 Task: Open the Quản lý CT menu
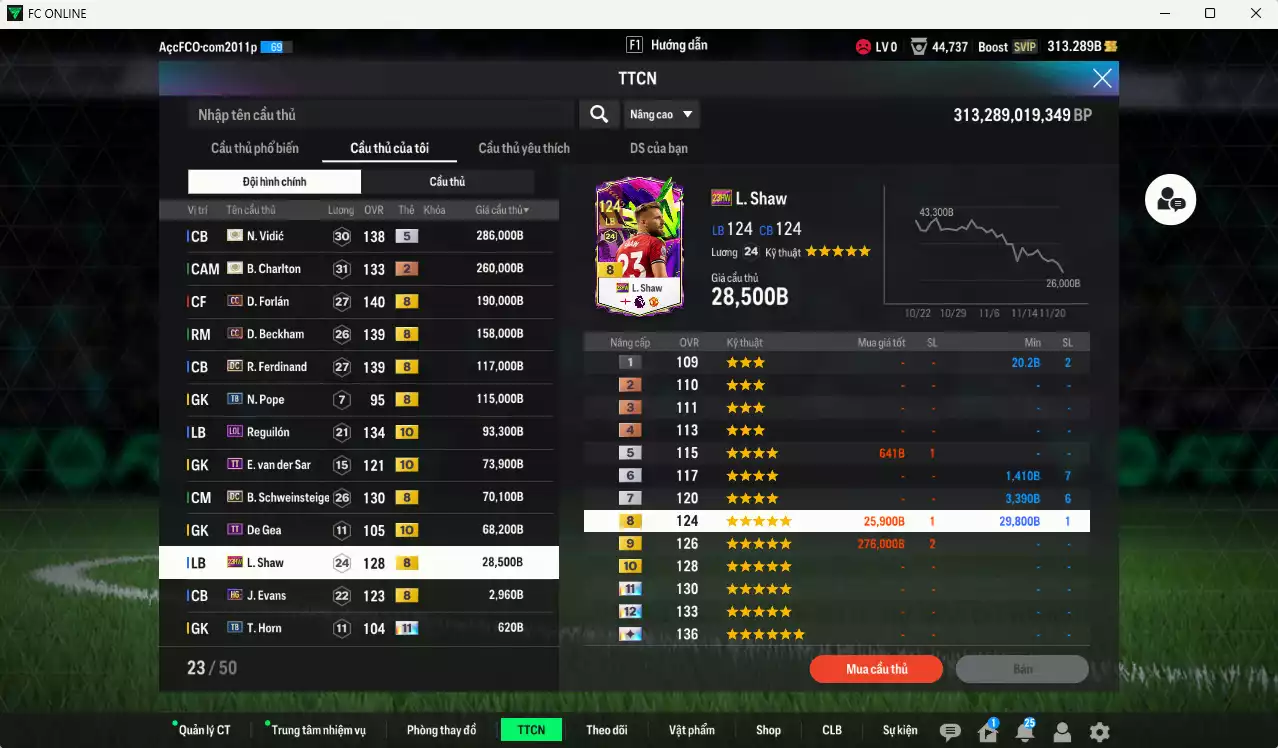point(204,730)
